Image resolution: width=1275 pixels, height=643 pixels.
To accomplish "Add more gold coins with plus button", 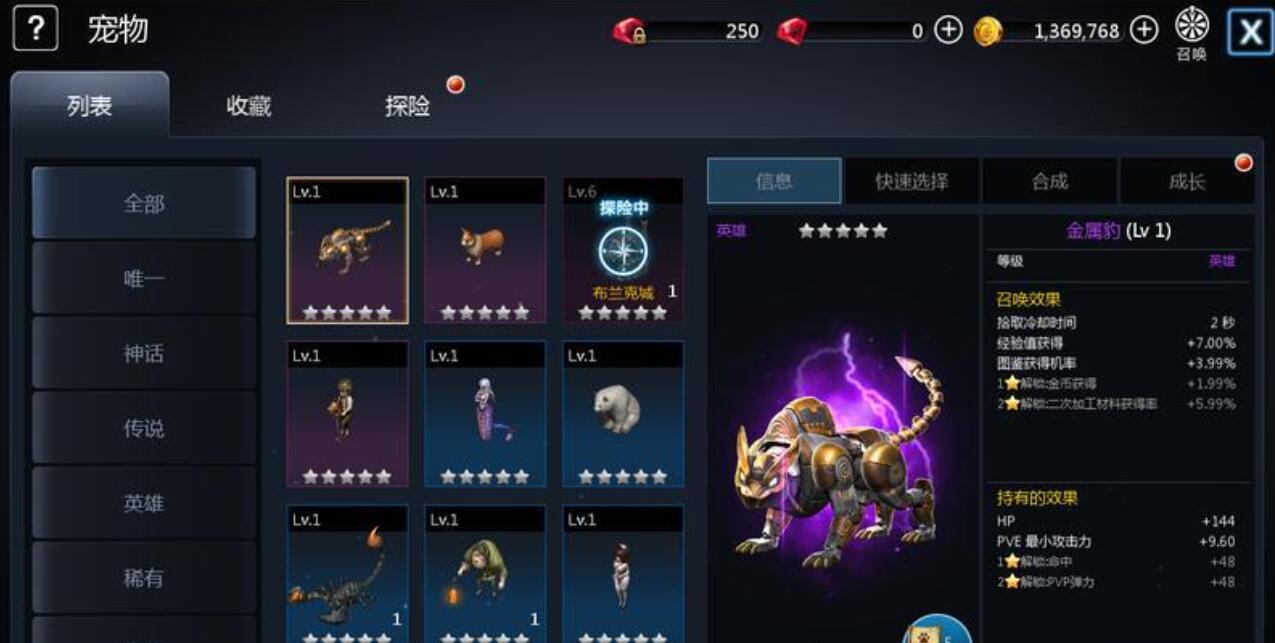I will point(1144,31).
